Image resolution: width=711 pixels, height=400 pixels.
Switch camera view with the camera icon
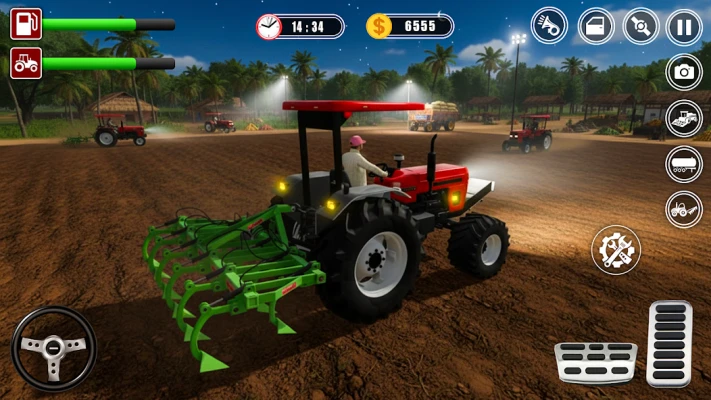(684, 72)
